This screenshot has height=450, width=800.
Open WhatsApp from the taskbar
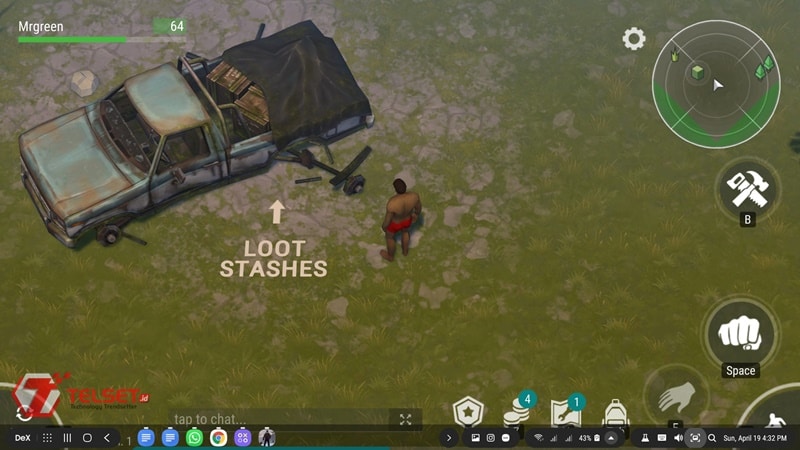[x=194, y=438]
